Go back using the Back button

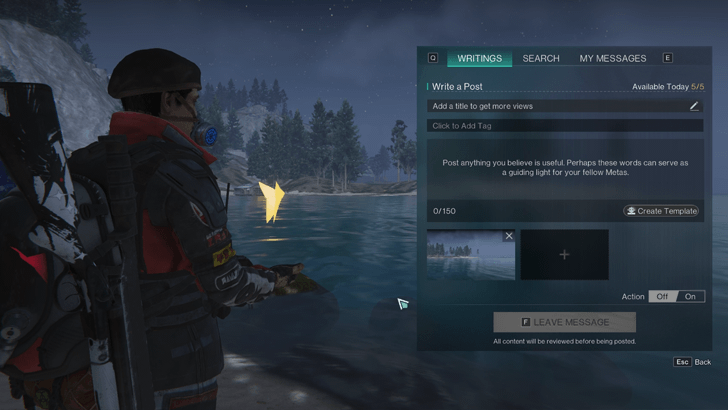692,362
